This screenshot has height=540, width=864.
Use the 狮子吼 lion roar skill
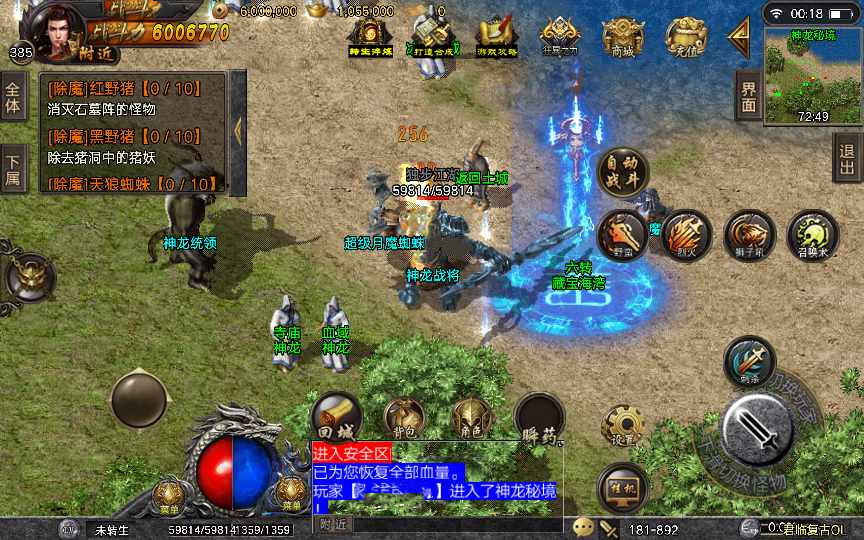coord(749,235)
